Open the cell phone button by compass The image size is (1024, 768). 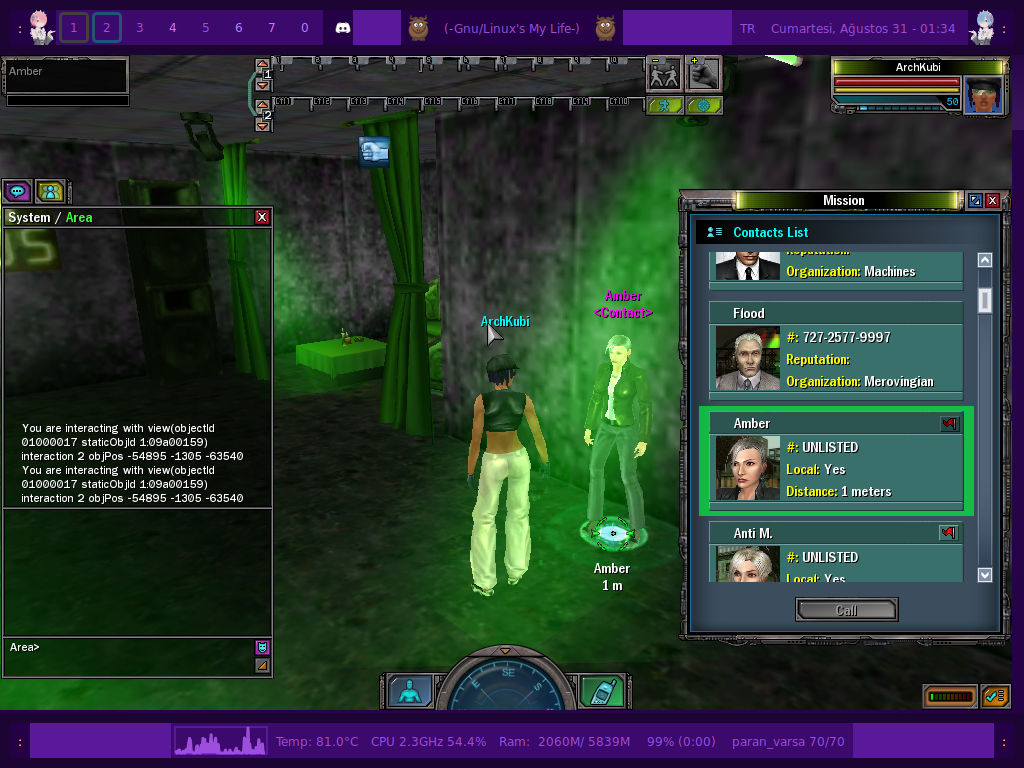602,691
